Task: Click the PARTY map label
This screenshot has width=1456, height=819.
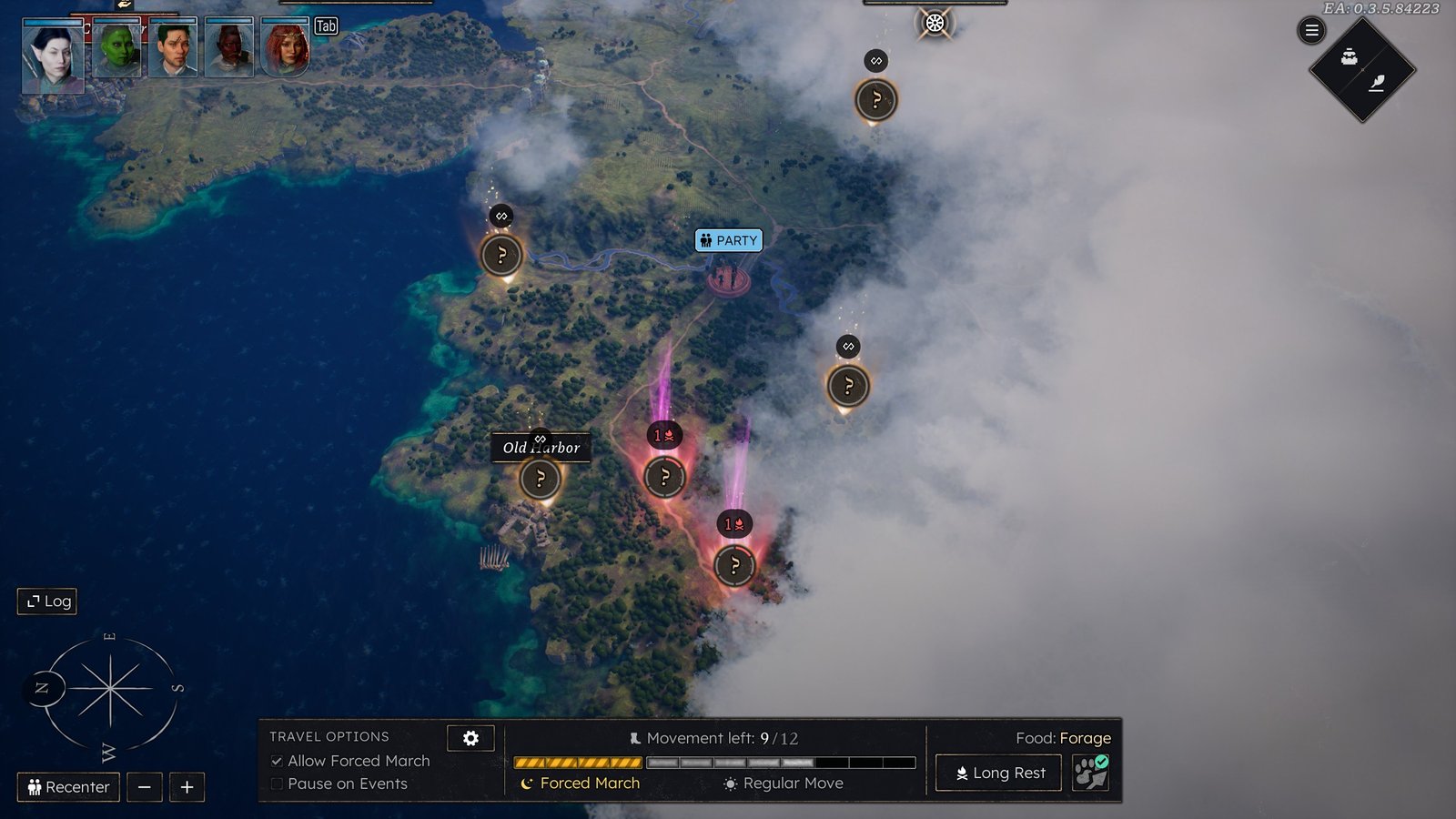Action: 728,240
